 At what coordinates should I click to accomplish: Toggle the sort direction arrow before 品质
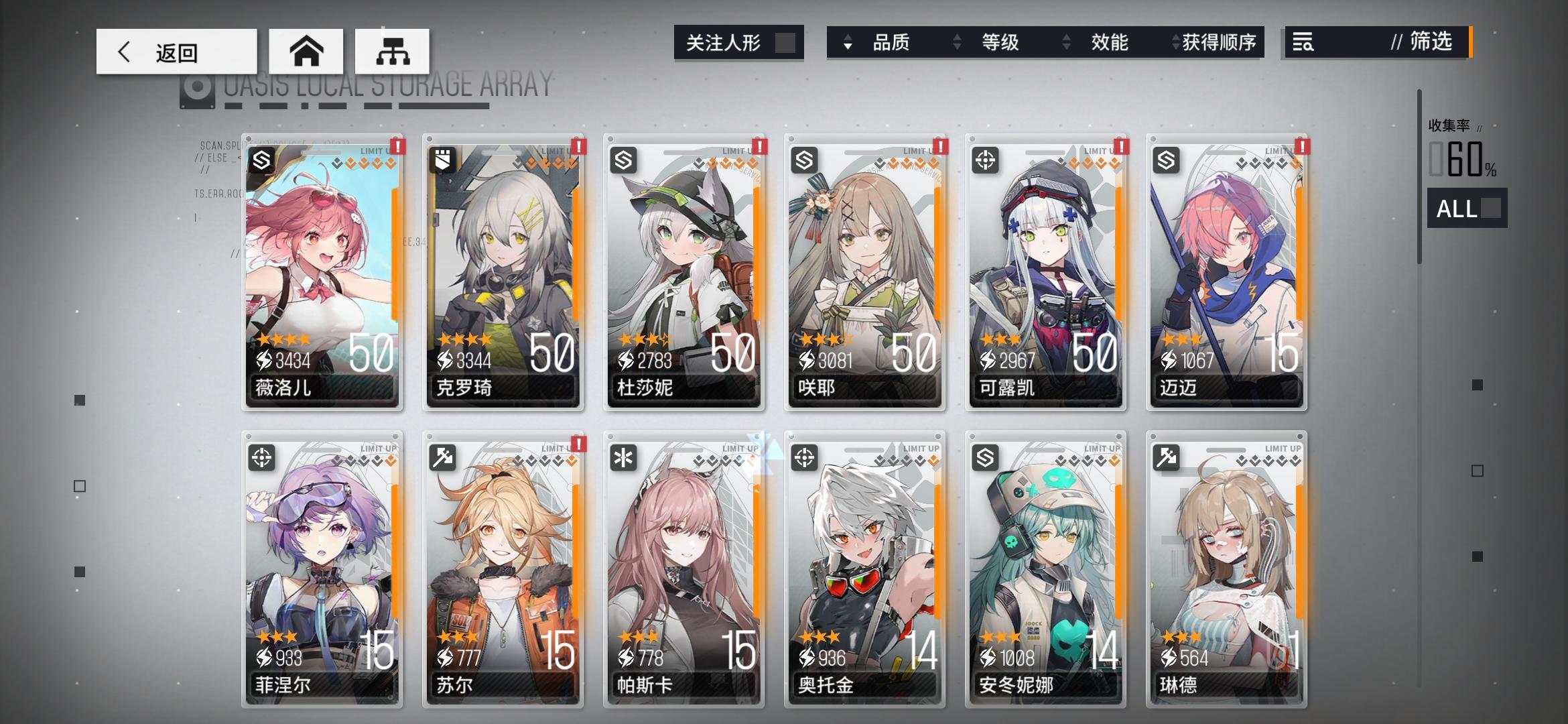click(x=849, y=43)
